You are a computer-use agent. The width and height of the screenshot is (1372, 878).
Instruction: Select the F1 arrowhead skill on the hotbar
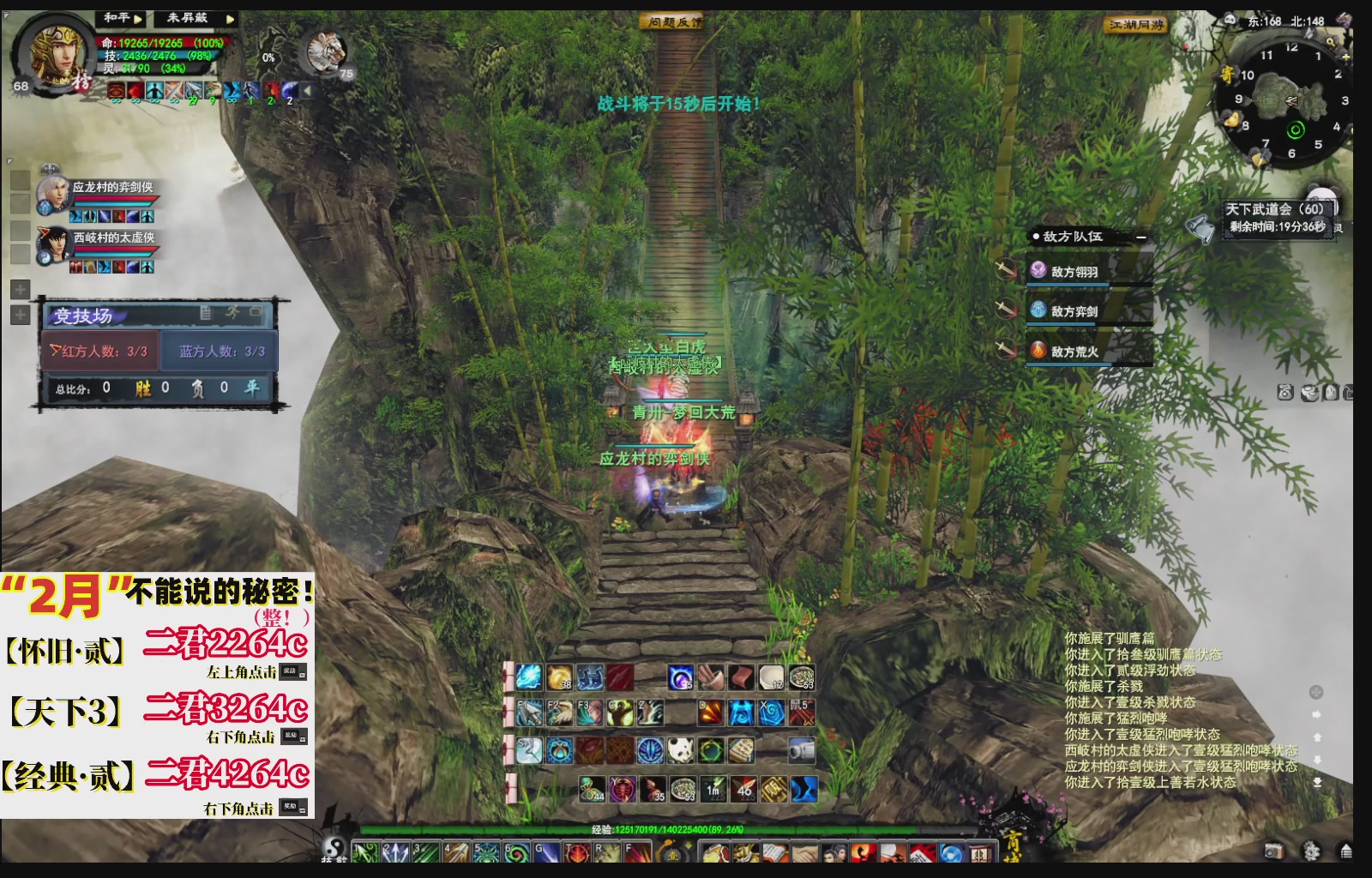tap(528, 713)
